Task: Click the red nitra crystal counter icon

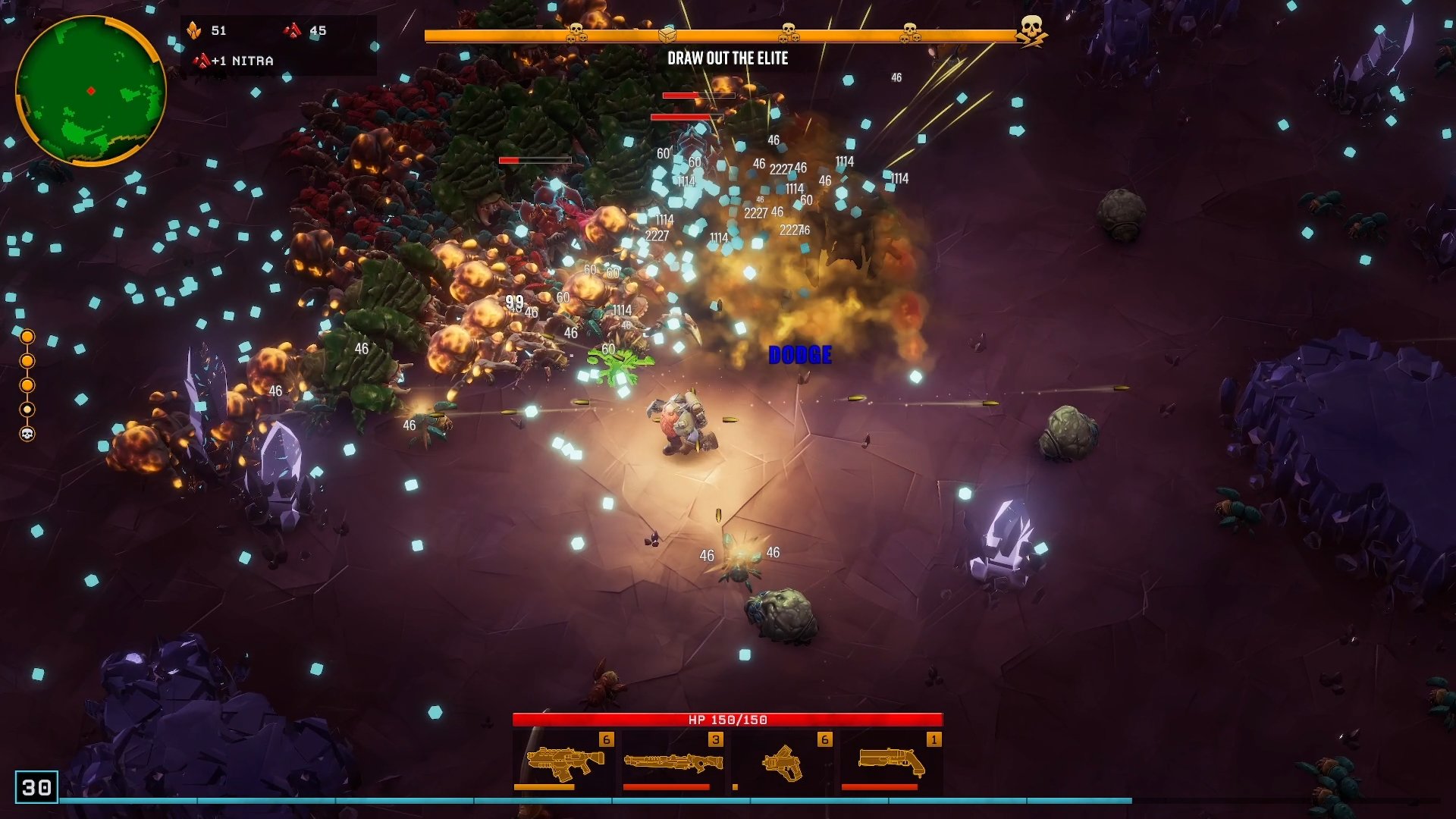Action: 292,30
